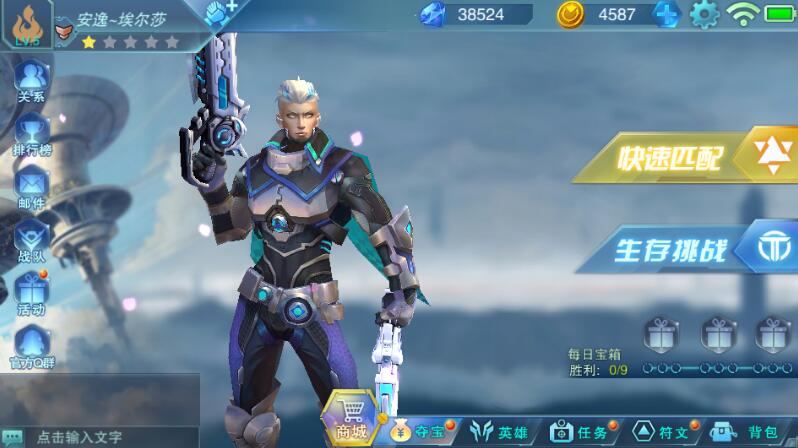
Task: Open 活动 events gift box
Action: point(31,295)
